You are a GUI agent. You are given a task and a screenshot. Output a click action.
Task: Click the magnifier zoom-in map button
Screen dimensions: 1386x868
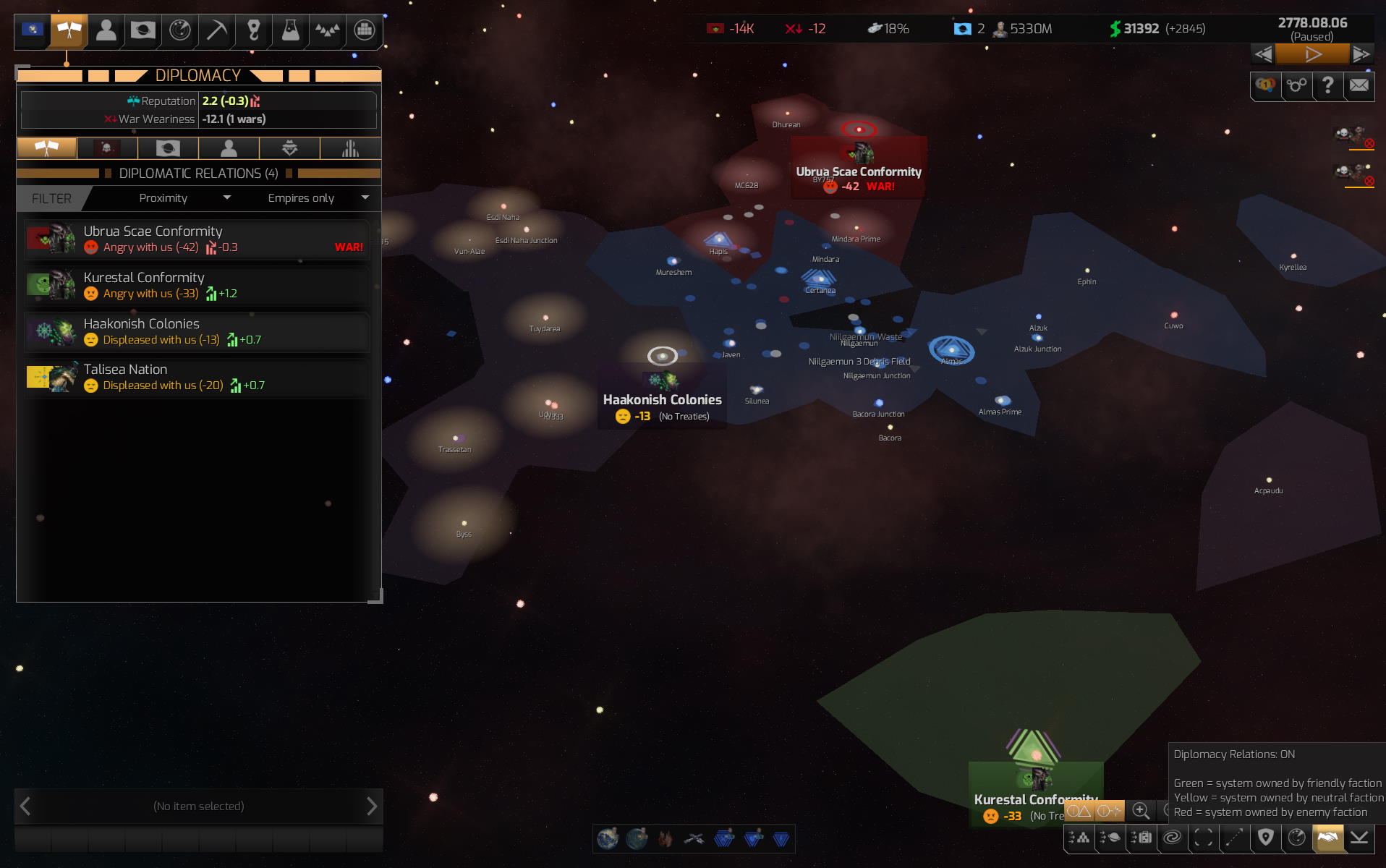[1140, 811]
